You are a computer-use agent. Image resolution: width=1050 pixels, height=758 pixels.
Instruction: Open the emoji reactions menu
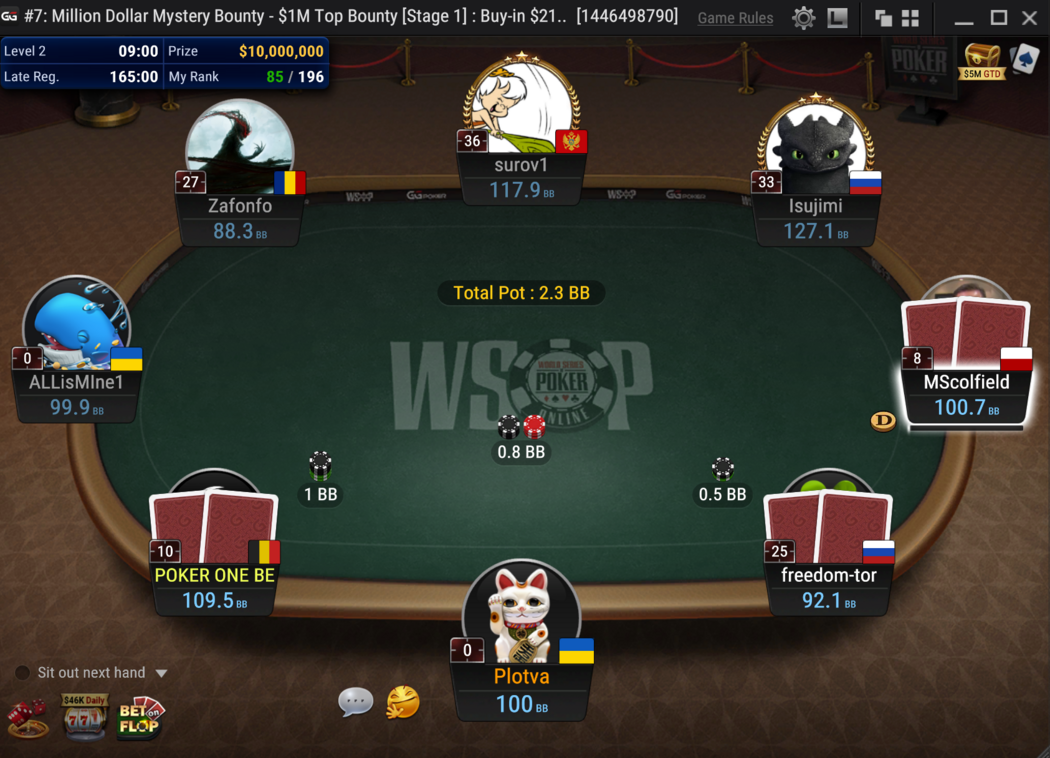tap(403, 702)
